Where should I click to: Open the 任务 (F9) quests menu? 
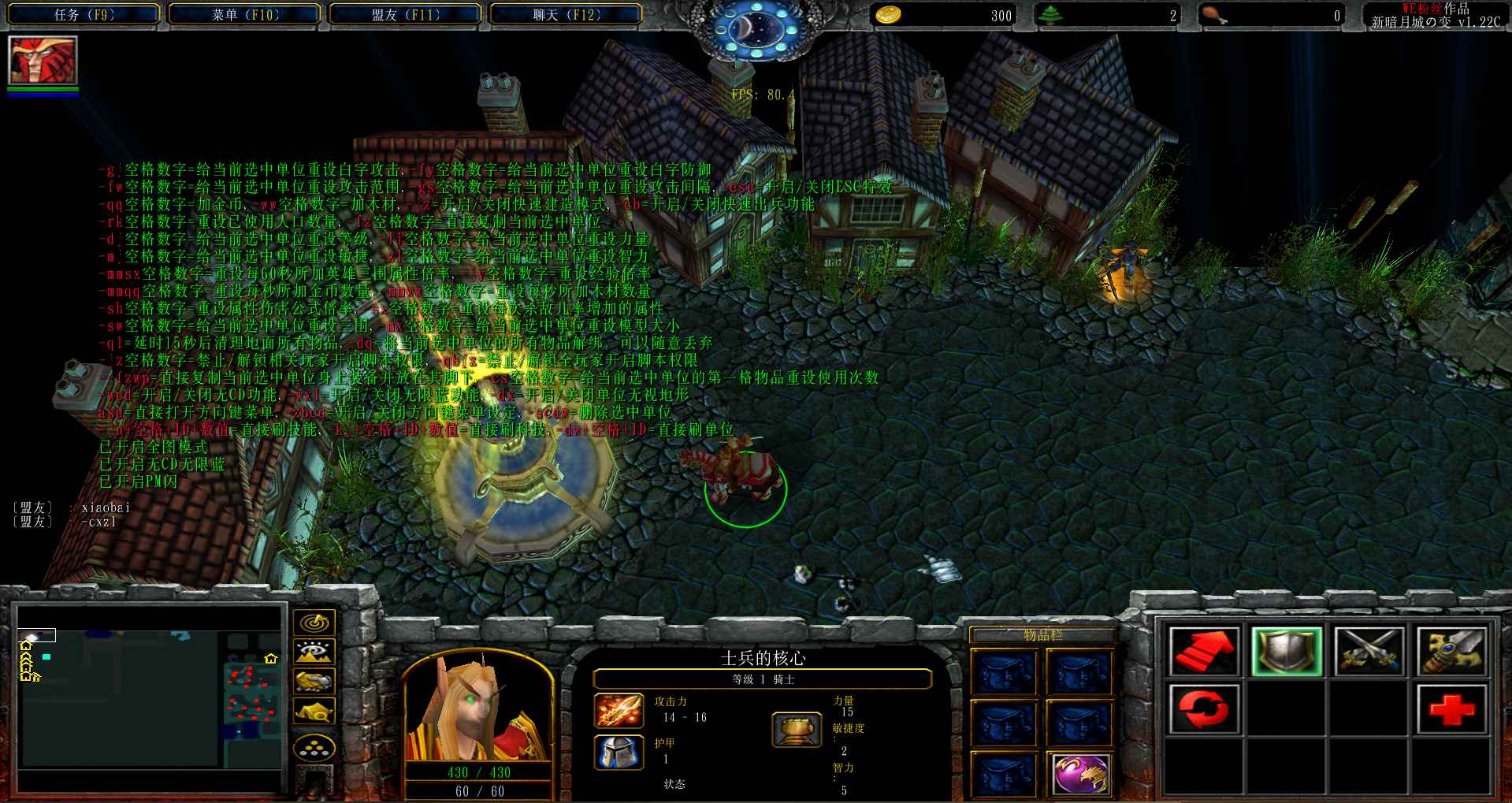pyautogui.click(x=84, y=15)
